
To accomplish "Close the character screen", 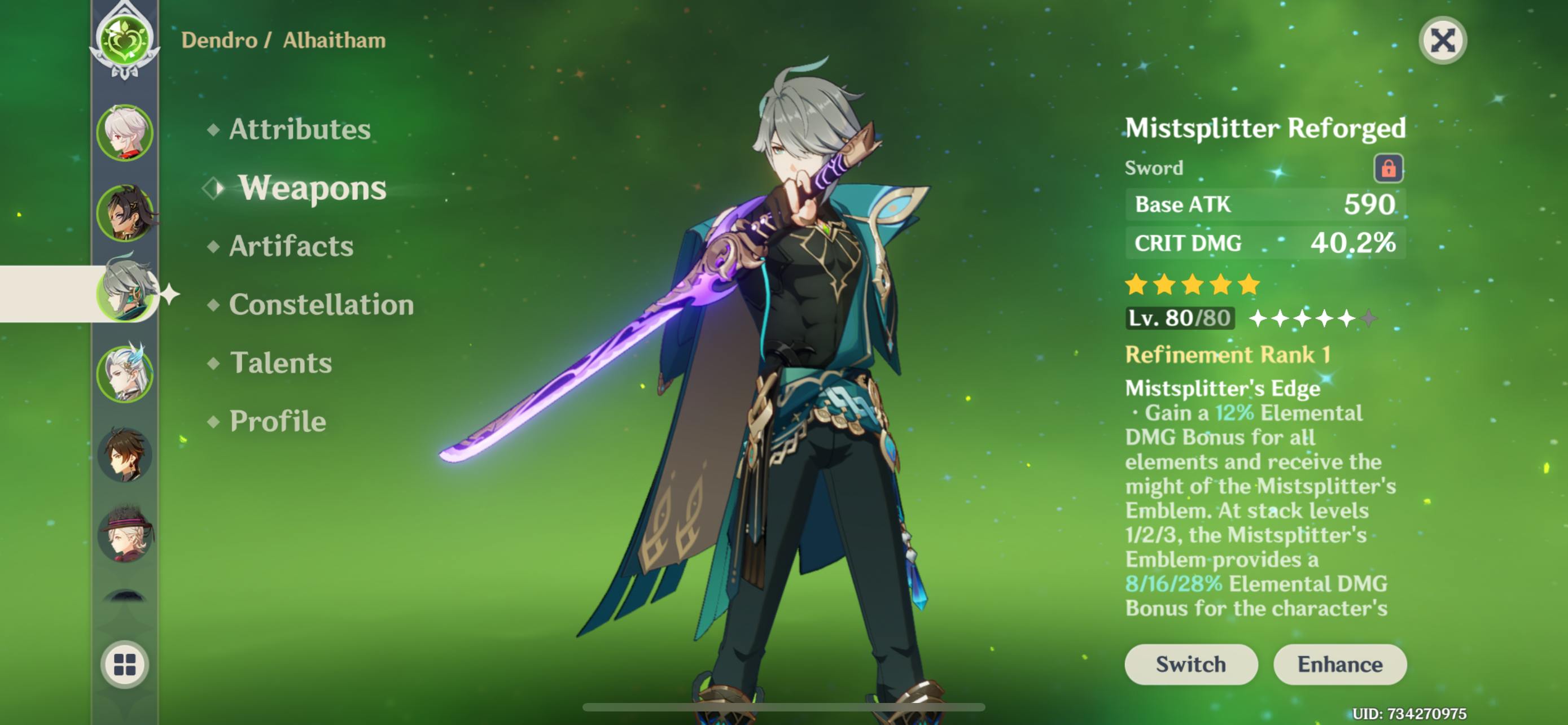I will 1442,41.
